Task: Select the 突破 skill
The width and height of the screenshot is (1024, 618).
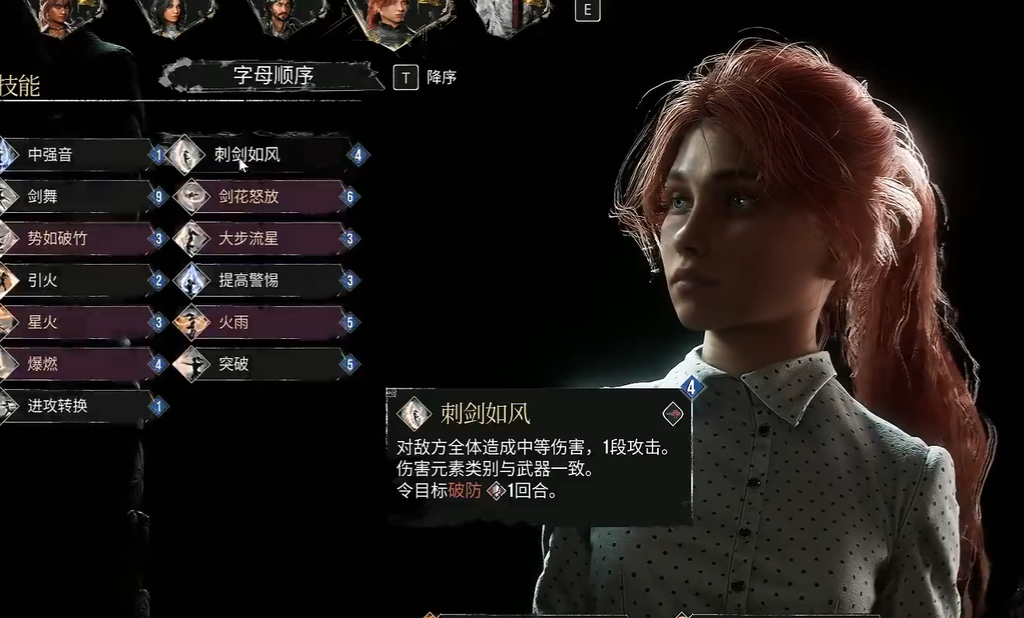Action: point(265,364)
